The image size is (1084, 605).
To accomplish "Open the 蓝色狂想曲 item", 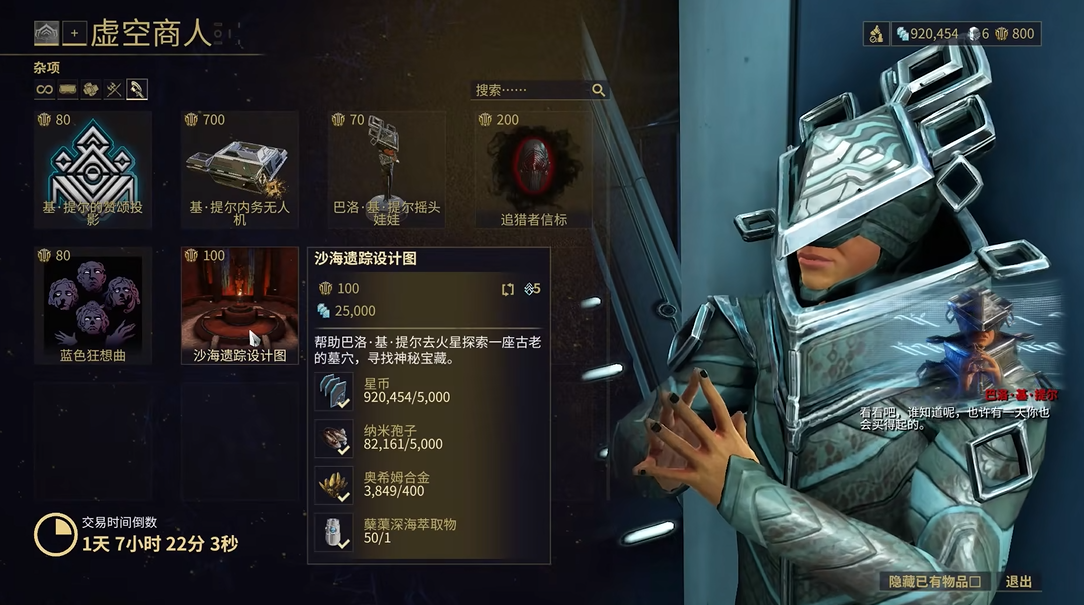I will coord(93,304).
